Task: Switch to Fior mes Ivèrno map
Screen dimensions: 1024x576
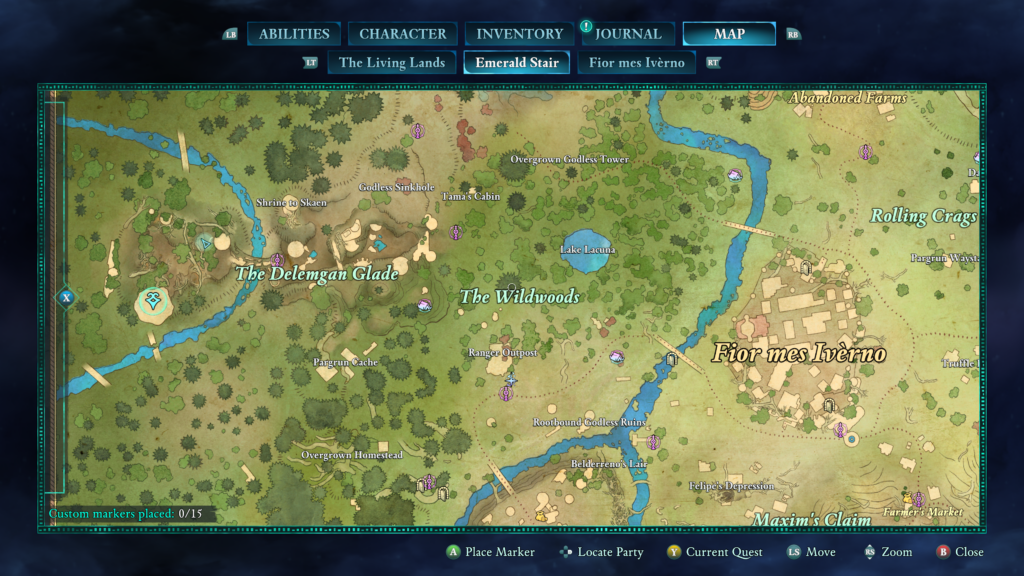Action: click(x=637, y=63)
